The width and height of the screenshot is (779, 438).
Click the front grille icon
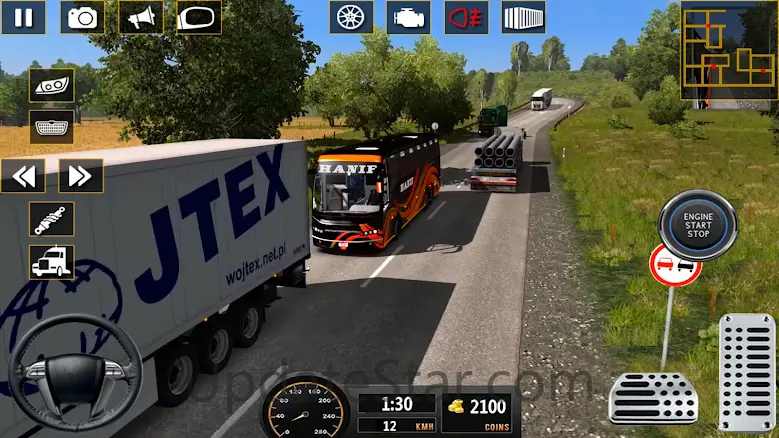(51, 128)
